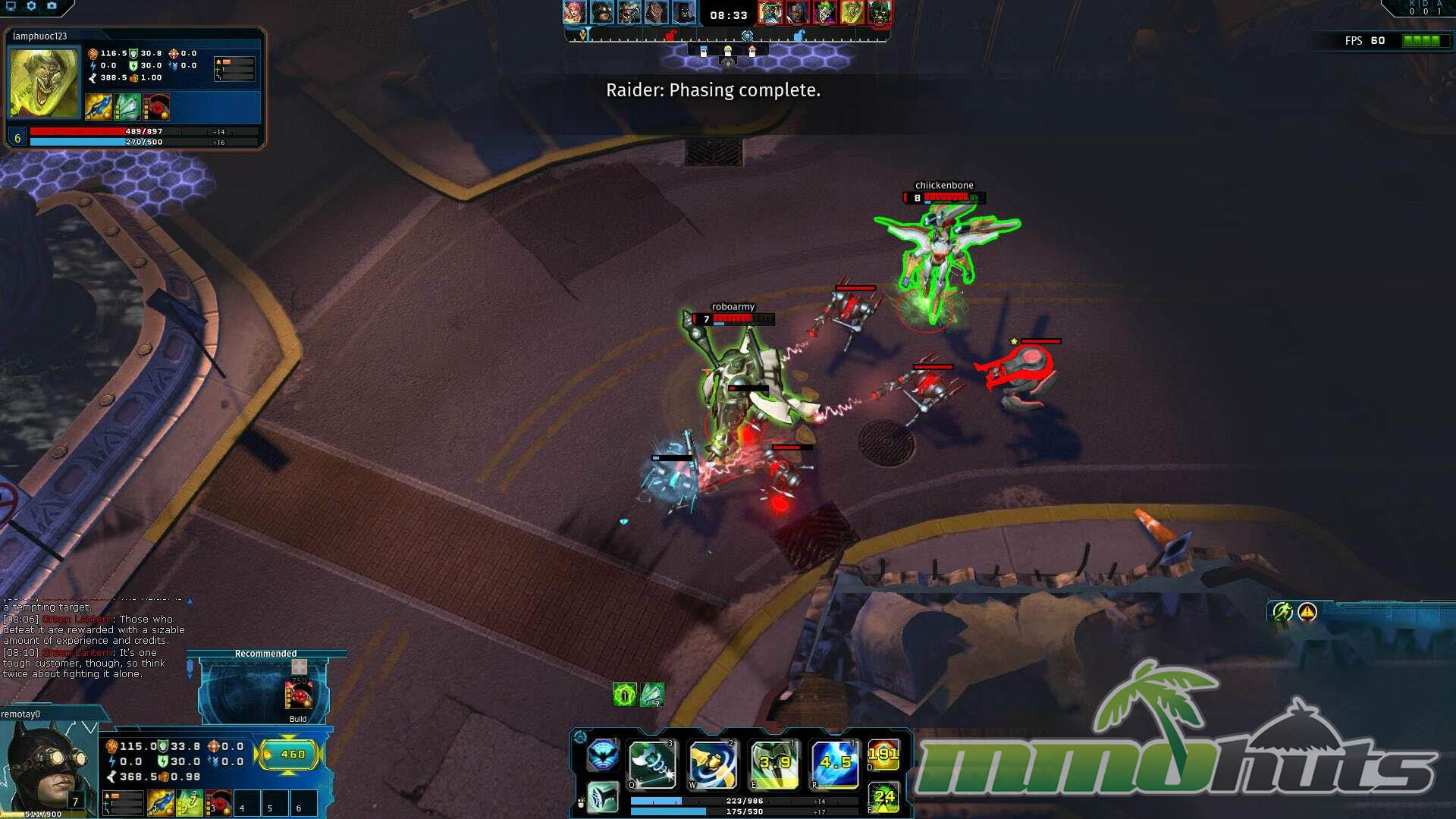Use the green item in inventory slot 2
This screenshot has height=819, width=1456.
click(190, 803)
